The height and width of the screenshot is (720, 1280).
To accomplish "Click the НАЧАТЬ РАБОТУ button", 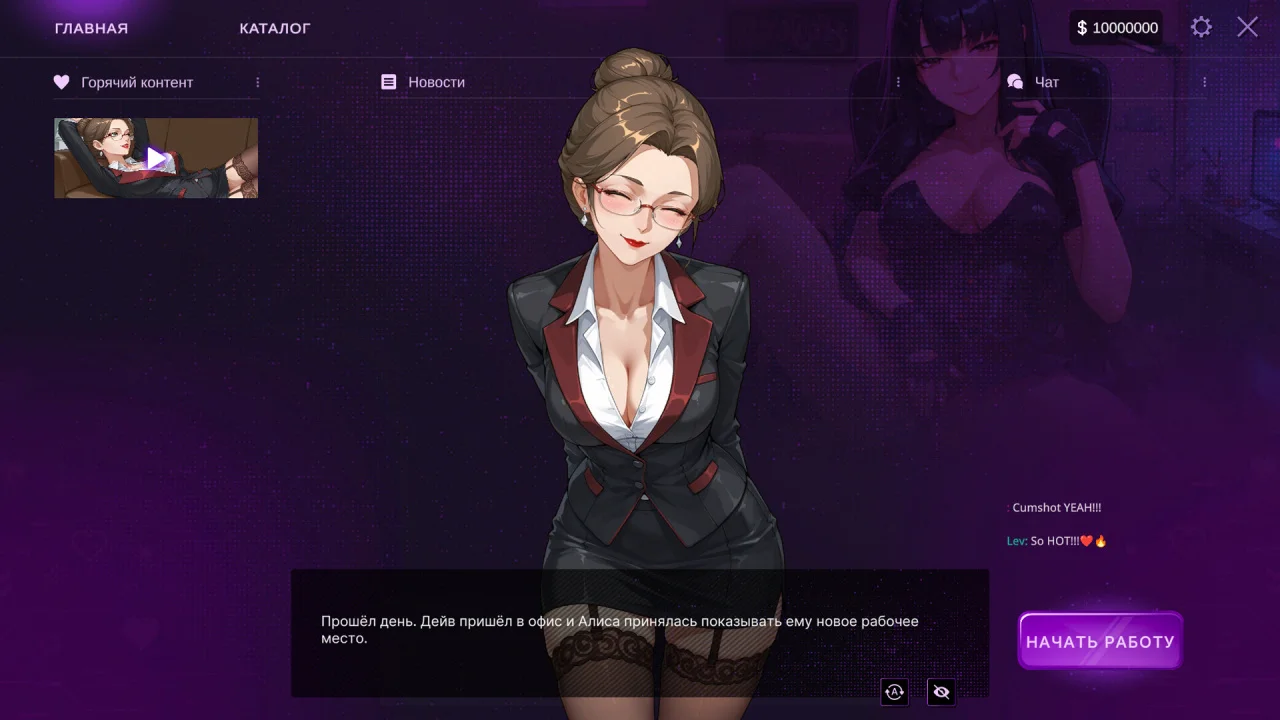I will click(x=1100, y=641).
